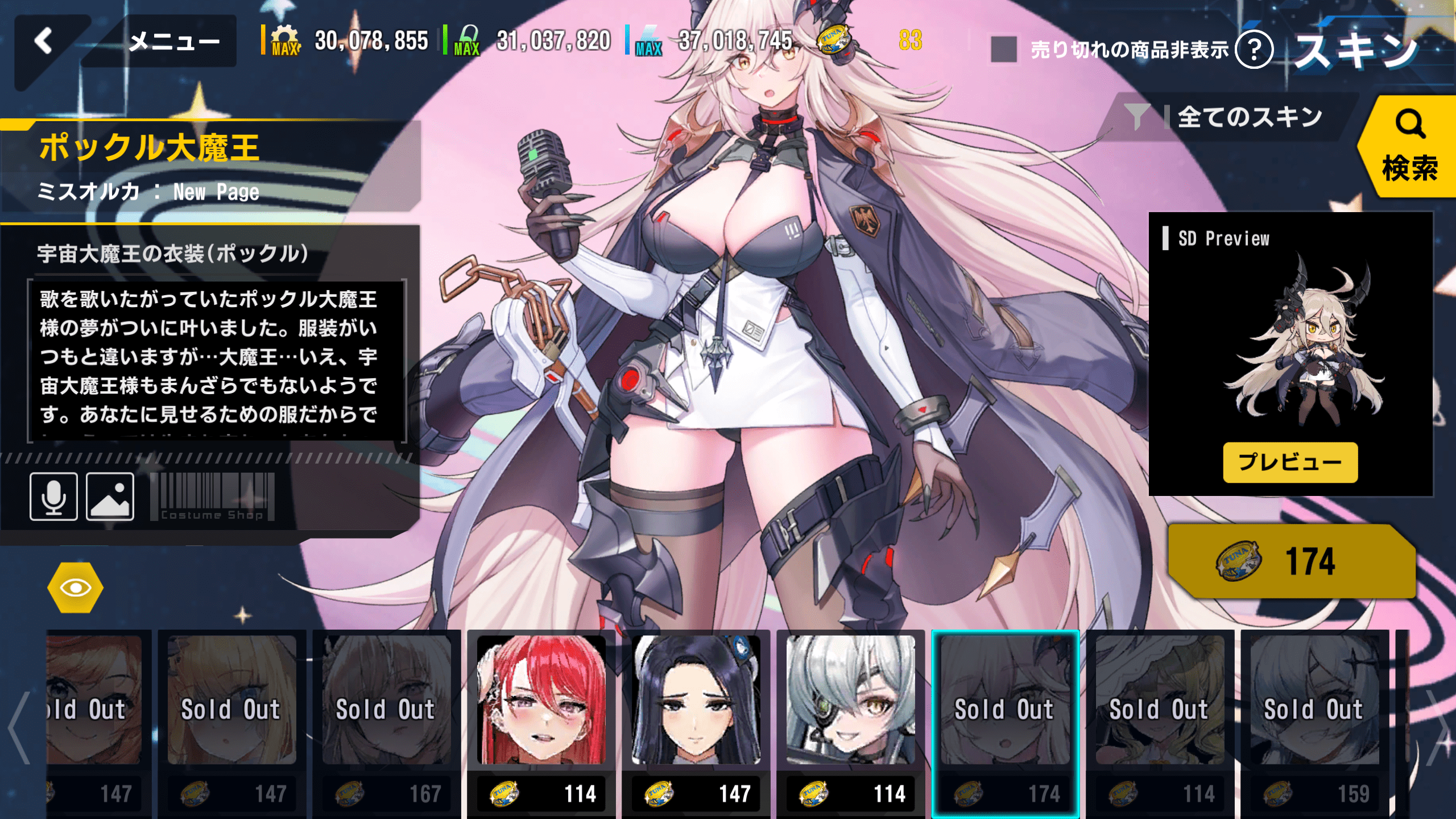Buy the skin for 174 tuna cans
The height and width of the screenshot is (819, 1456).
click(1291, 561)
